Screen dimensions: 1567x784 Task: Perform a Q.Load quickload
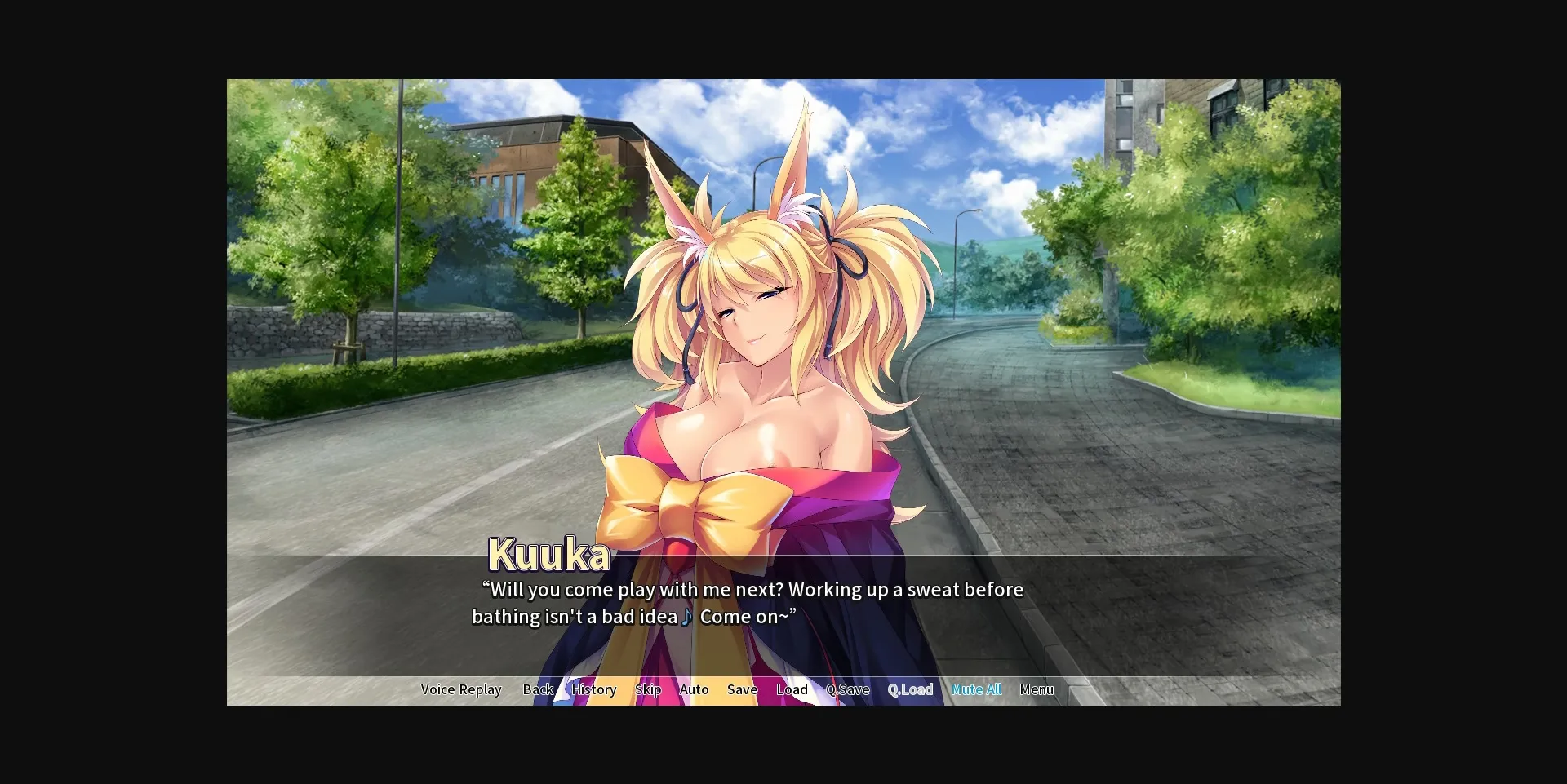click(x=910, y=689)
